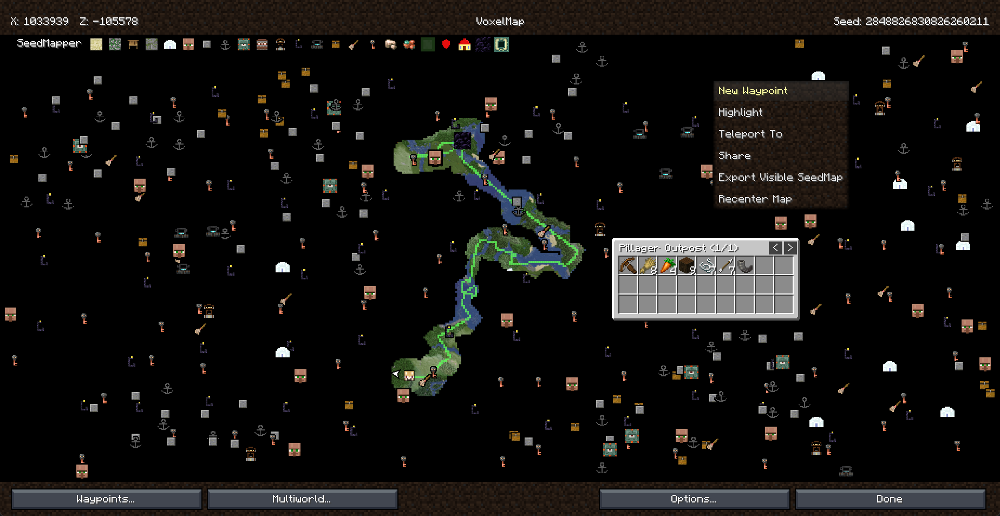Toggle the anchor shipwreck filter icon

coord(225,44)
